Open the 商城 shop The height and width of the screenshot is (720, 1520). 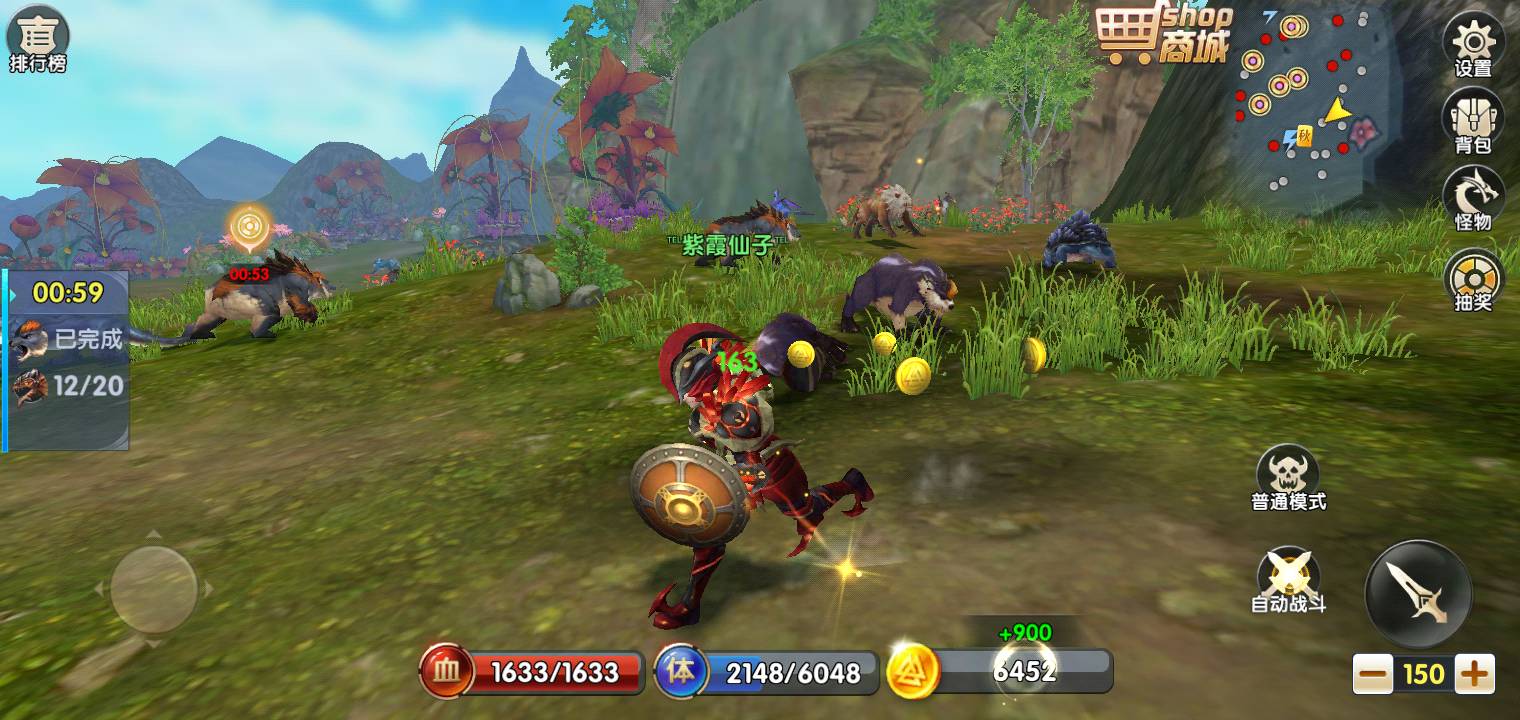point(1163,37)
